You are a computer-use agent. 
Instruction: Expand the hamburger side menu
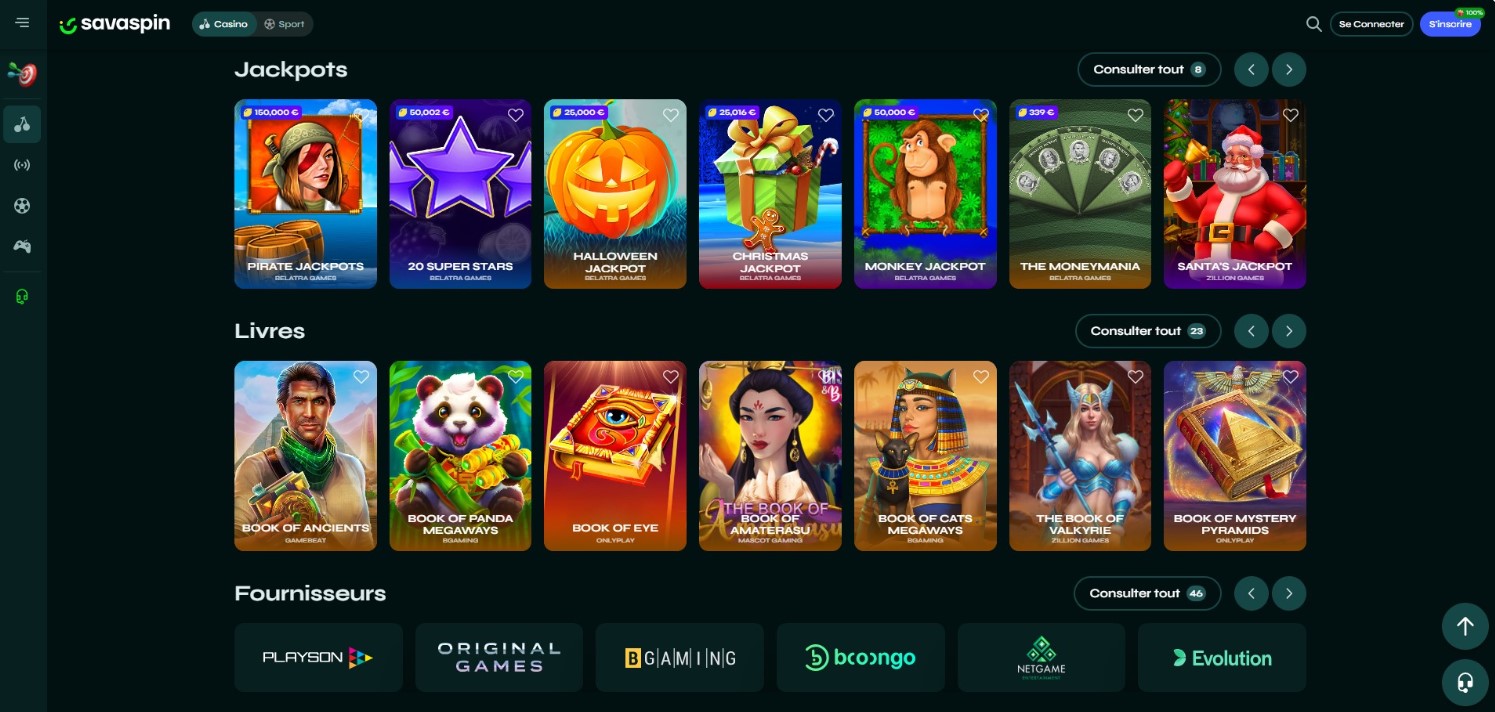pyautogui.click(x=22, y=23)
